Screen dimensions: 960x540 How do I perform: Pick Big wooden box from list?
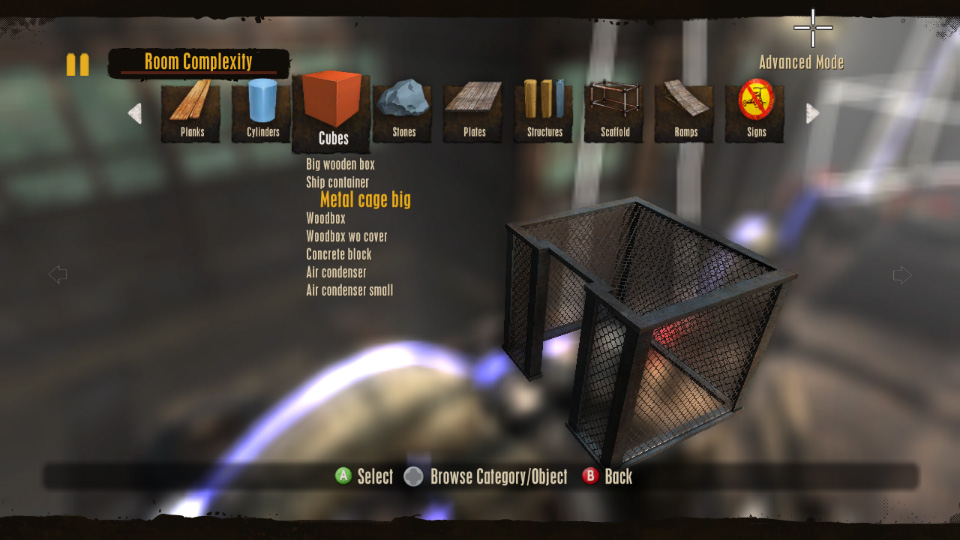340,164
